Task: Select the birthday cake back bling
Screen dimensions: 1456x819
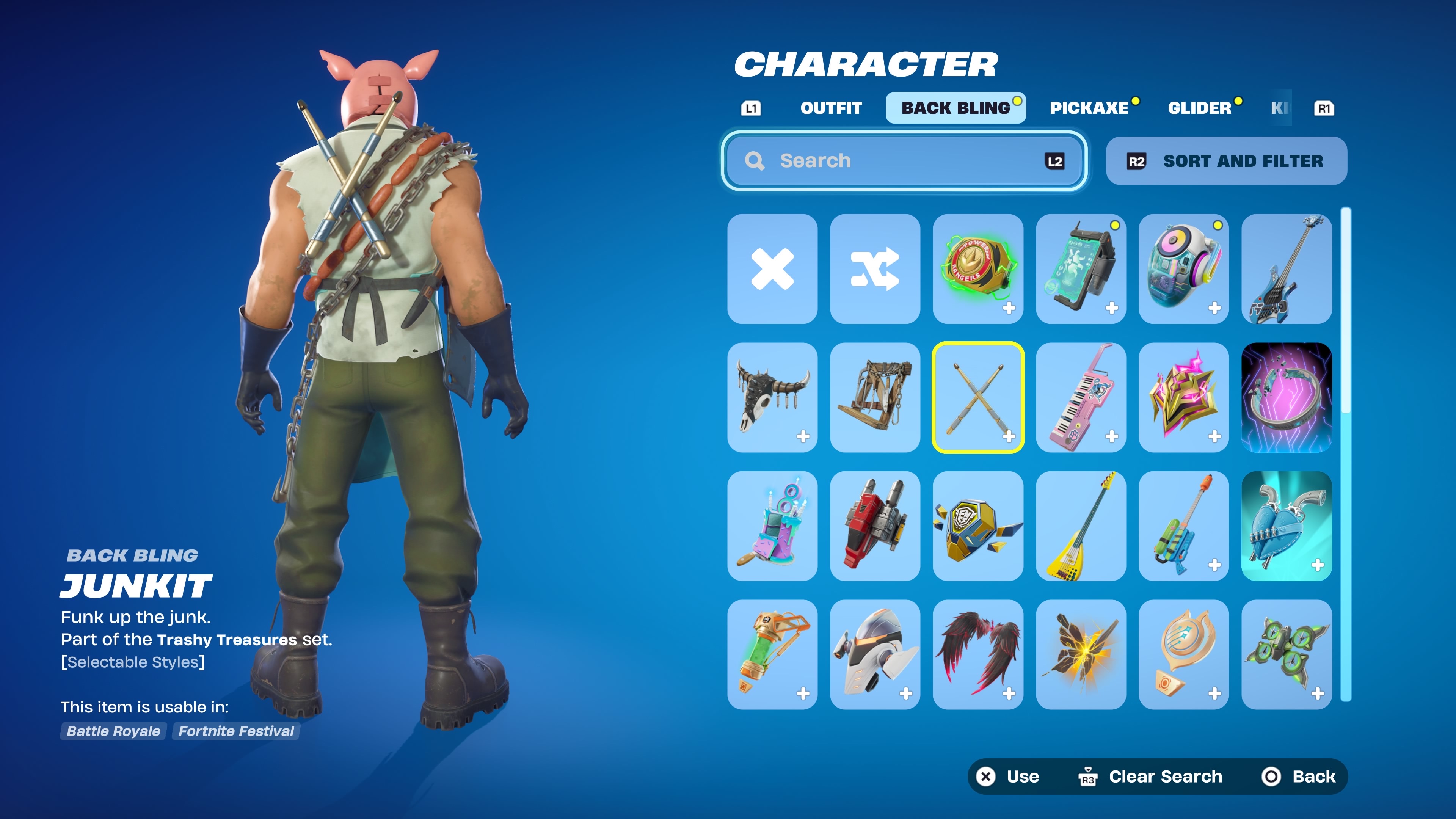Action: (772, 526)
